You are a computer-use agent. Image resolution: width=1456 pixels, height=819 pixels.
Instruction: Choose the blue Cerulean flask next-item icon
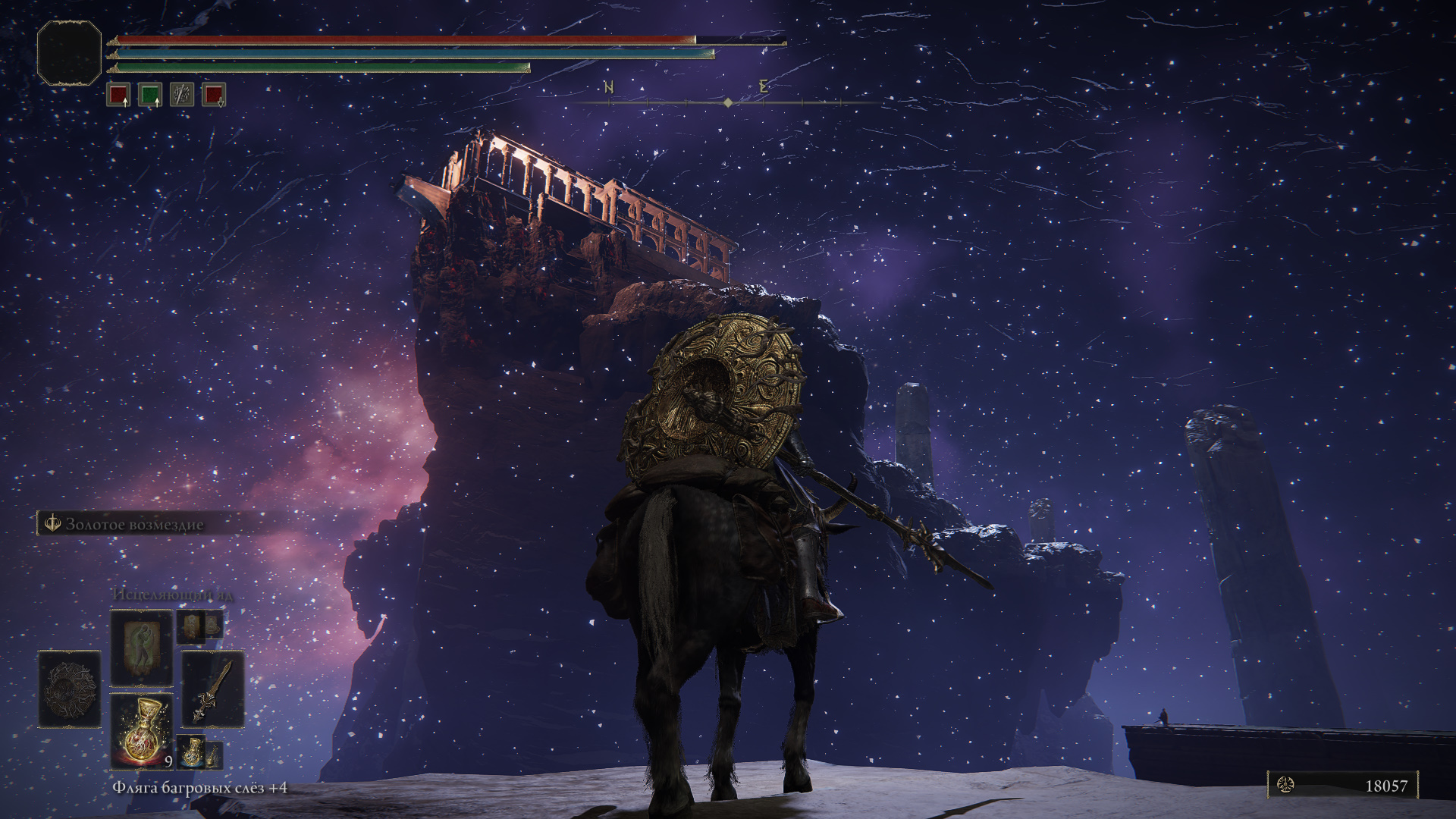[192, 750]
